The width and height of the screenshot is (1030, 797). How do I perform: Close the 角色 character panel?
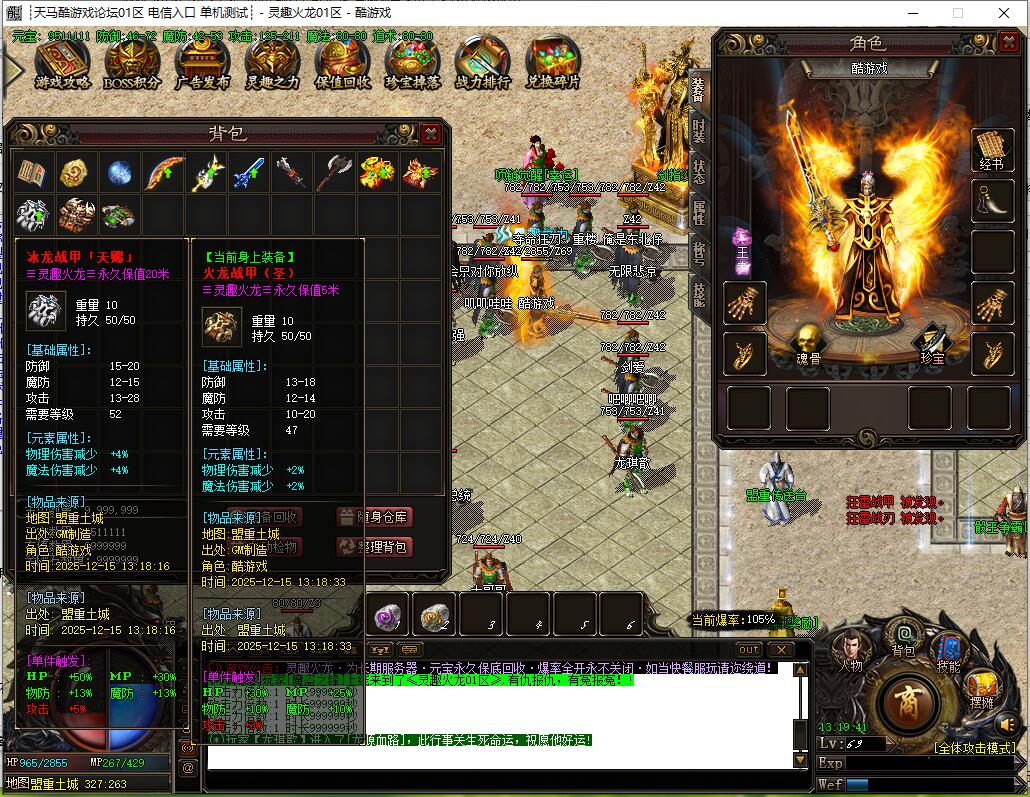[x=1007, y=43]
